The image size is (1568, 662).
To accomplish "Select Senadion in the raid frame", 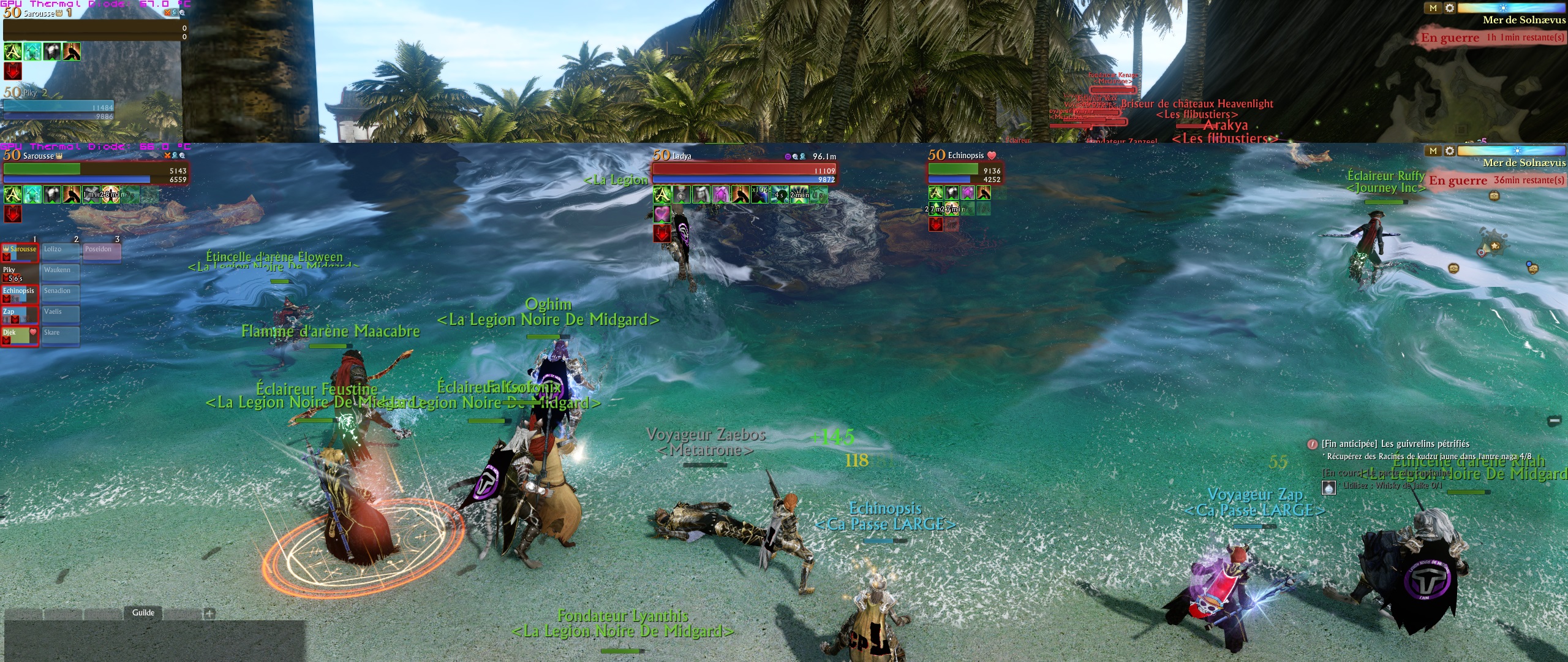I will pos(61,294).
